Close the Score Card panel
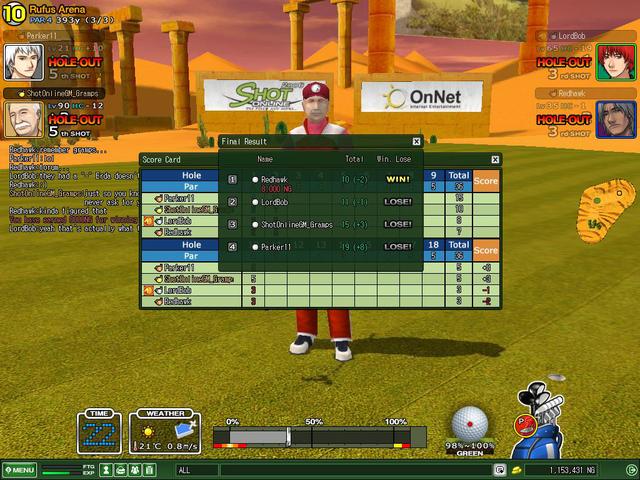Image resolution: width=640 pixels, height=480 pixels. pyautogui.click(x=495, y=159)
